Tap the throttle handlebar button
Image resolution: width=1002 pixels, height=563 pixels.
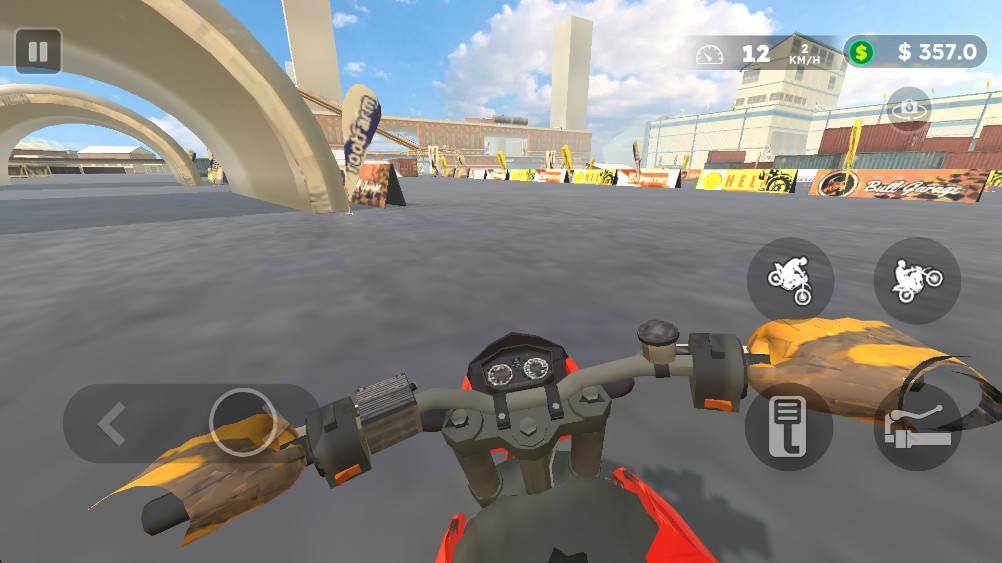point(917,427)
